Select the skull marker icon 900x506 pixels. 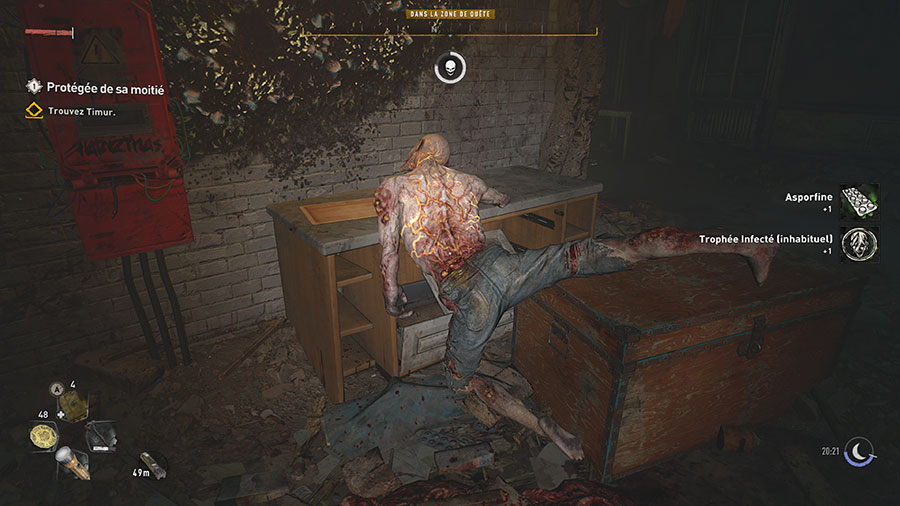(449, 68)
